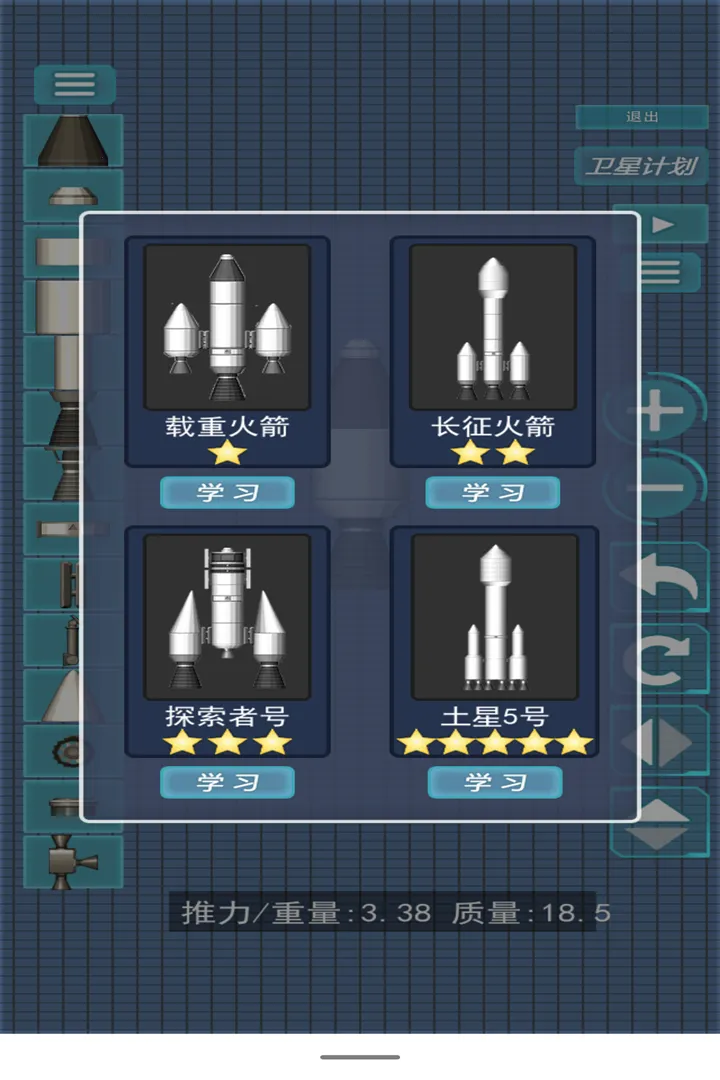Open the list menu under the play button
Viewport: 720px width, 1080px height.
[x=660, y=271]
